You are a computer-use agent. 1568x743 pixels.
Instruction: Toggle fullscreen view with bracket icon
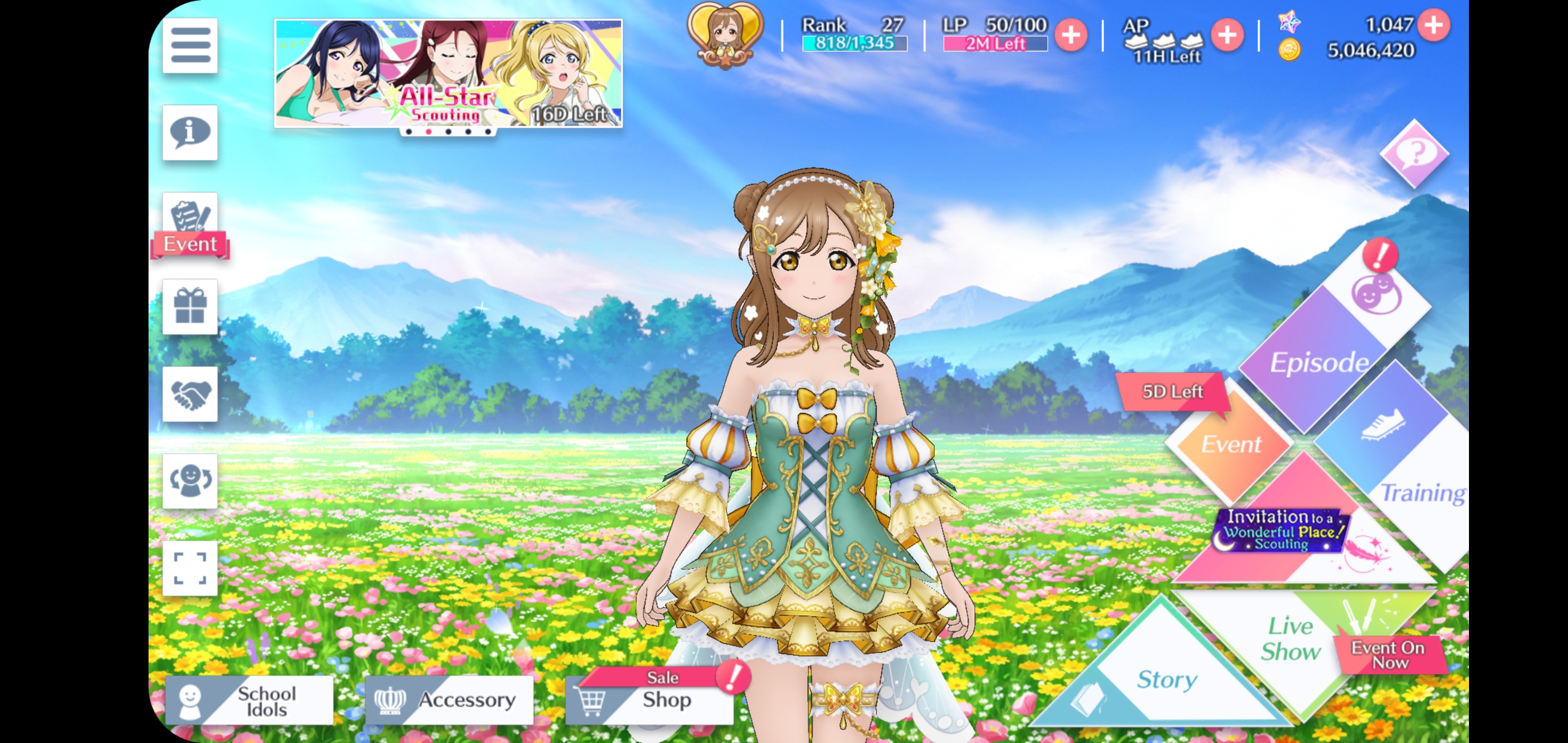pyautogui.click(x=190, y=568)
